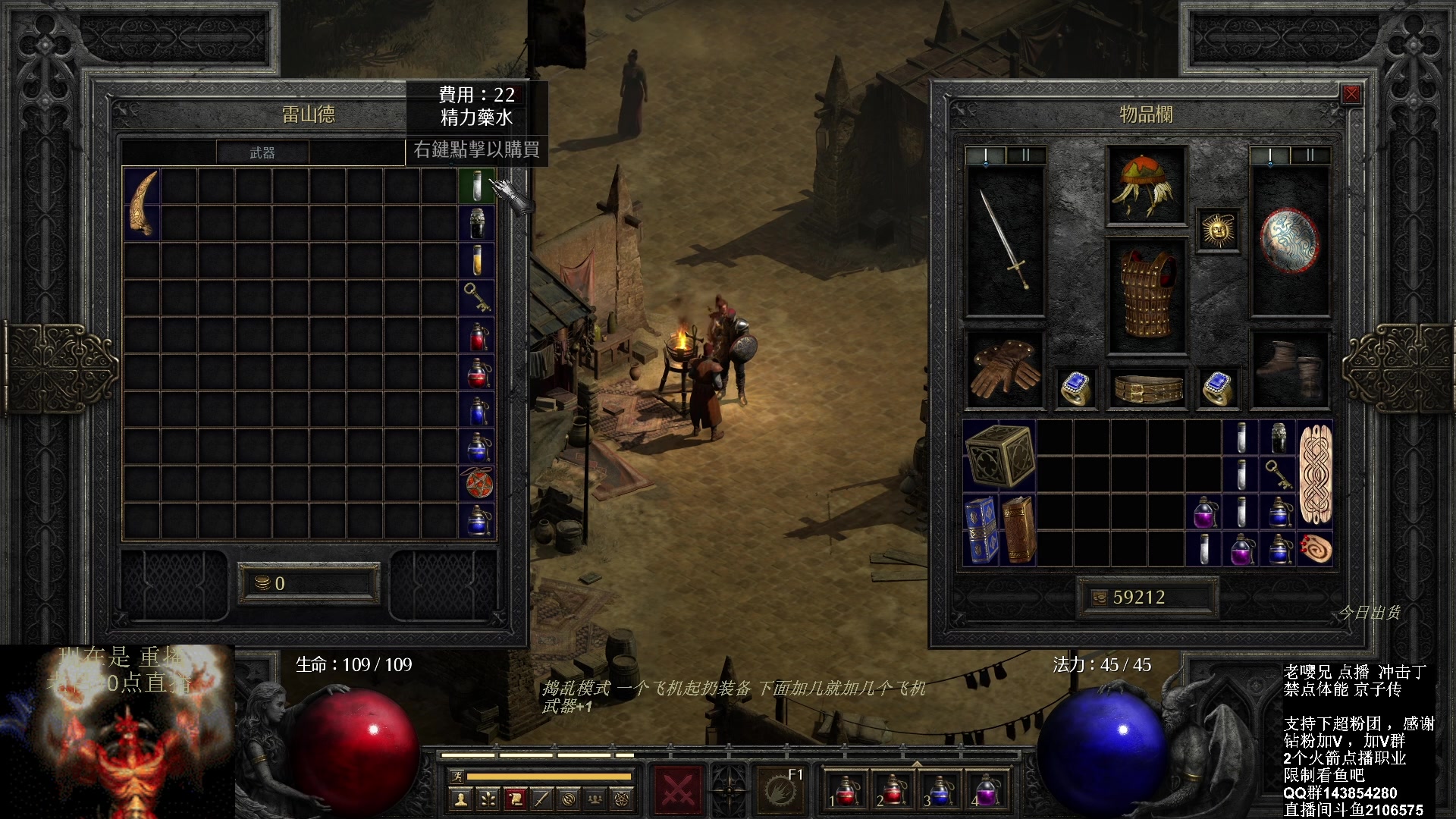Pick the curved horn weapon in the shop
1456x819 pixels.
tap(143, 204)
